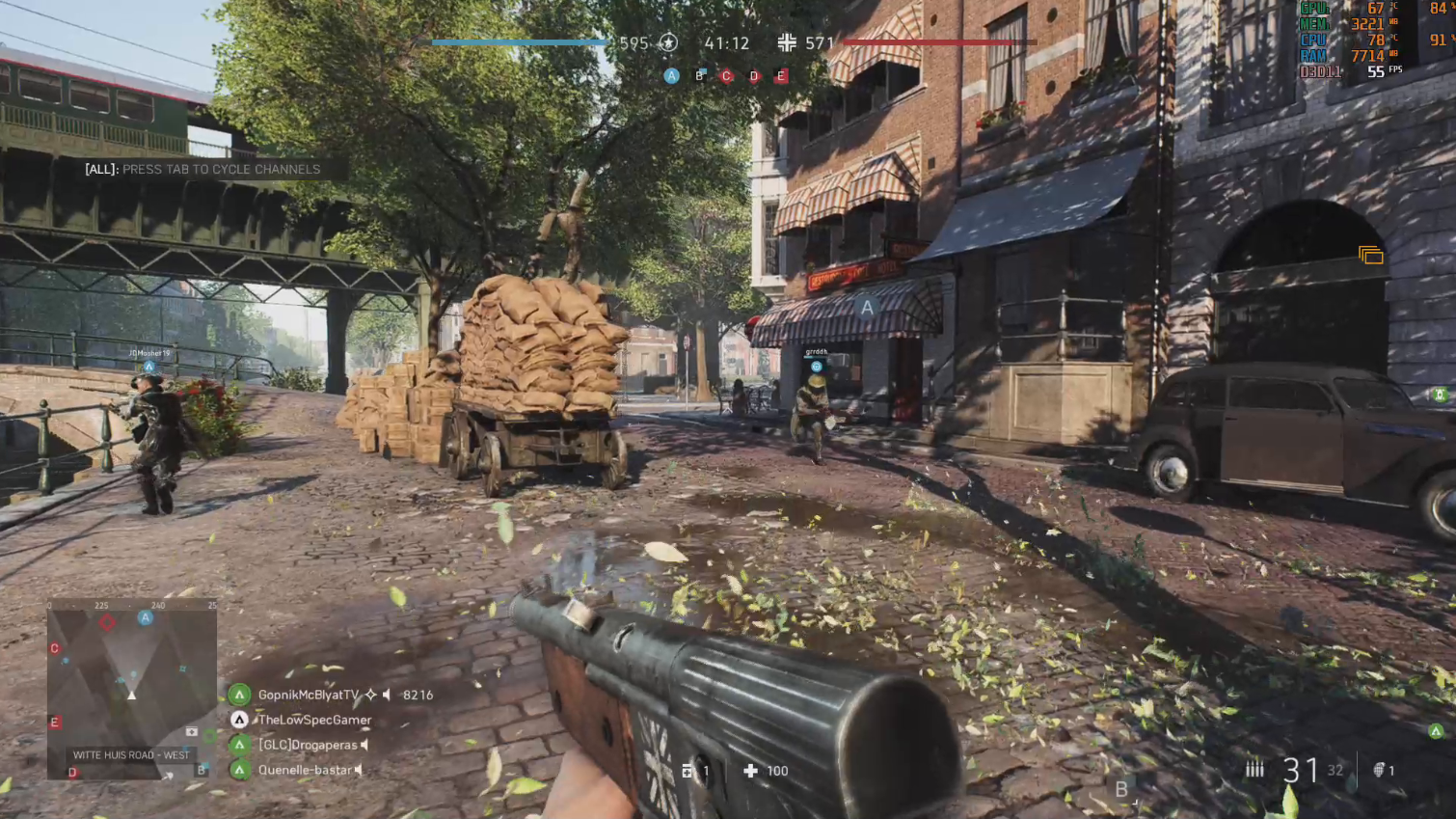Select capture point D in the top objective bar
This screenshot has height=819, width=1456.
tap(754, 76)
